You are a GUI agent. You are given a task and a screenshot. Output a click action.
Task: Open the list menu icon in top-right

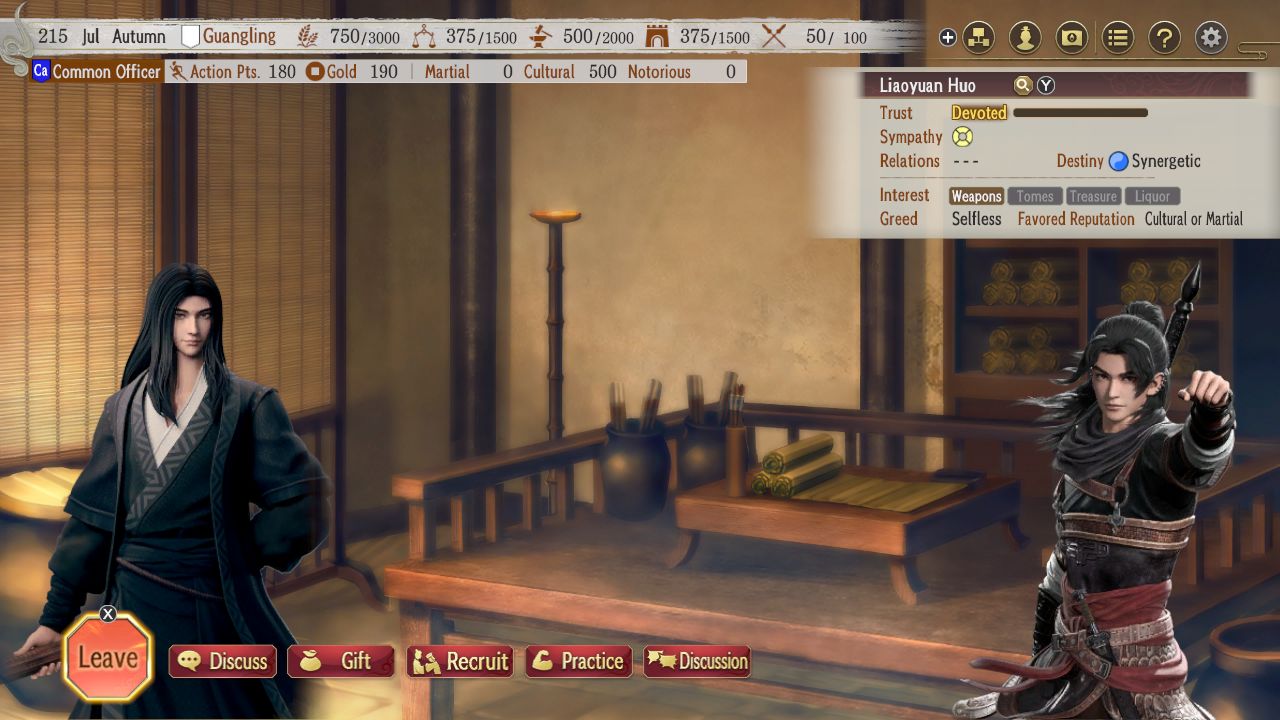[x=1117, y=37]
